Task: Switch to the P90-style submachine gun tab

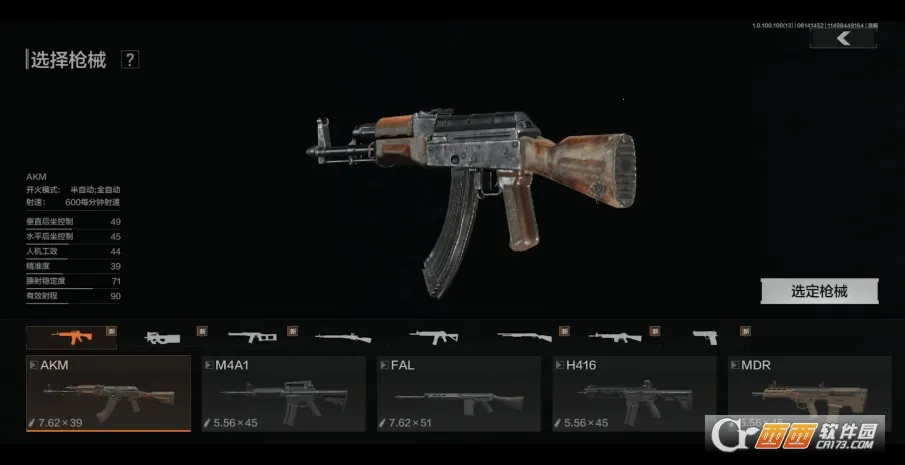Action: coord(160,337)
